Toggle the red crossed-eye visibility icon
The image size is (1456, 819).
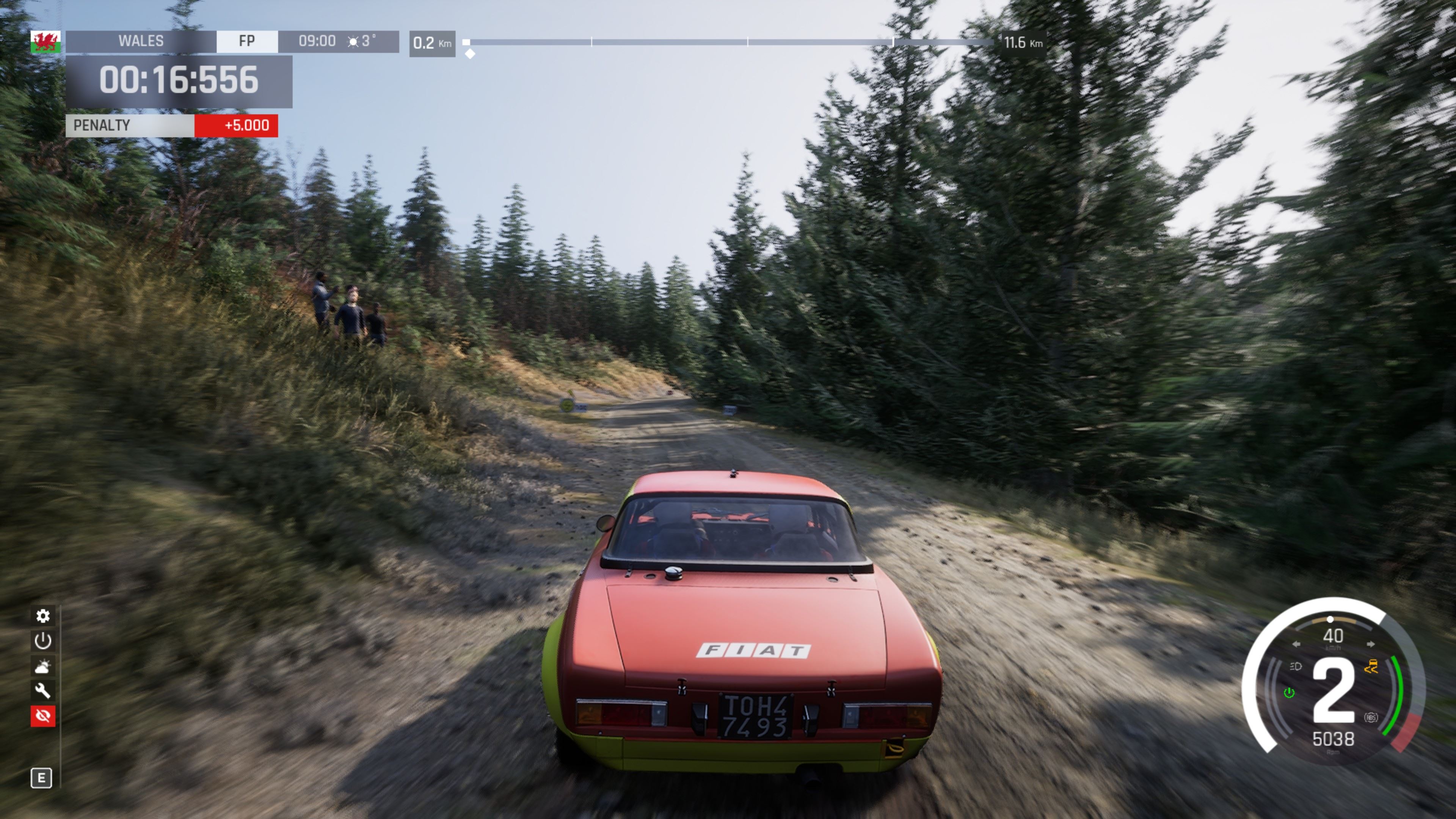43,716
